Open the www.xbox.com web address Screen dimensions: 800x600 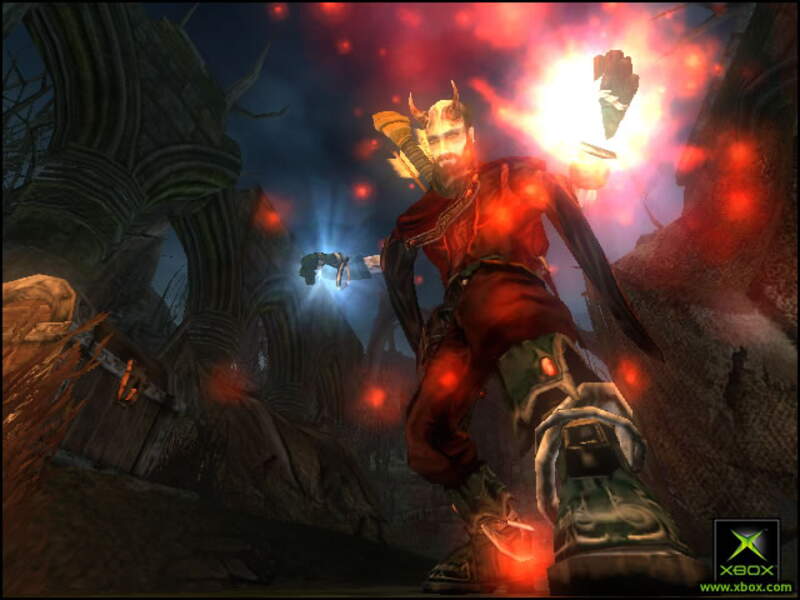[x=746, y=587]
